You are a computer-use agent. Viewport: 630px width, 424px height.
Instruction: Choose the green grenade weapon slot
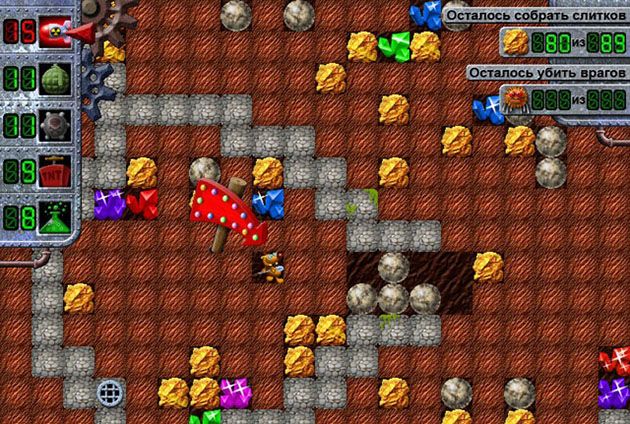click(54, 79)
